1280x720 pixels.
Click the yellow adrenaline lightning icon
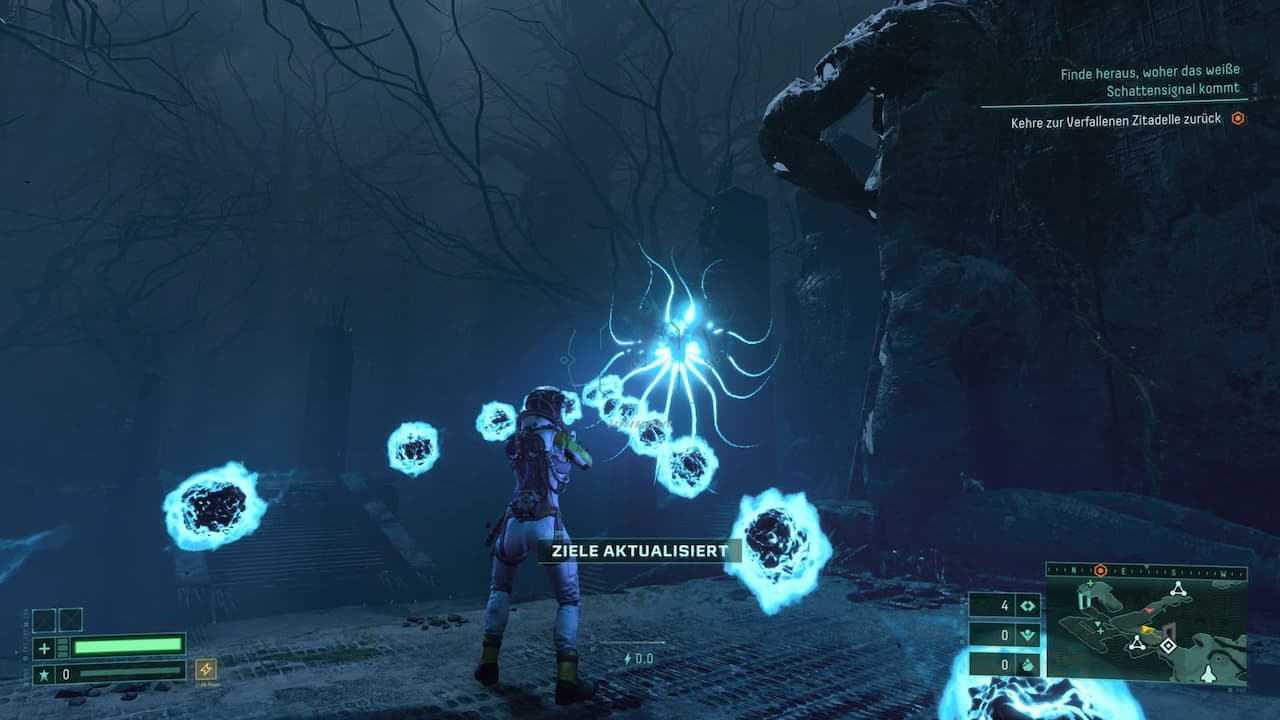click(x=206, y=670)
